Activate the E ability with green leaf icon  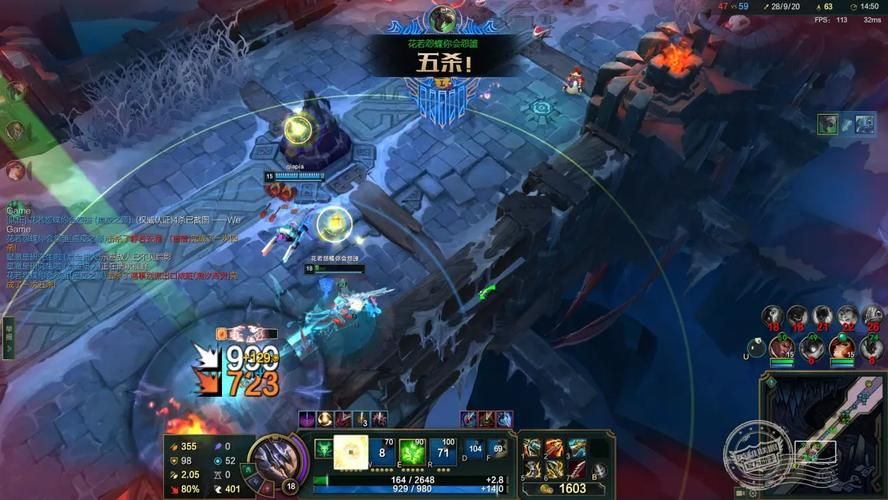pos(413,451)
